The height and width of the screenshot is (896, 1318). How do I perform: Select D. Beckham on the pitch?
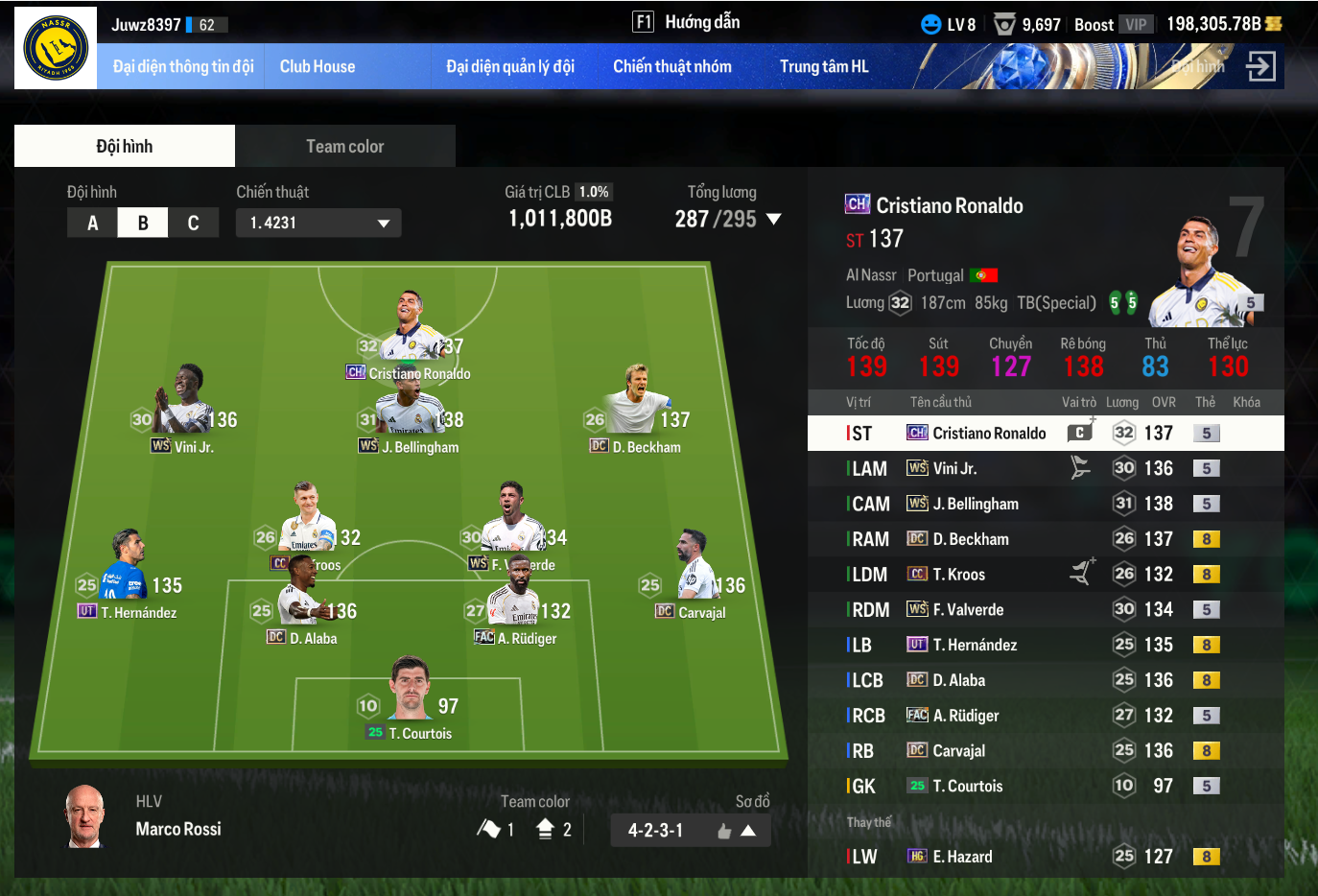[637, 408]
